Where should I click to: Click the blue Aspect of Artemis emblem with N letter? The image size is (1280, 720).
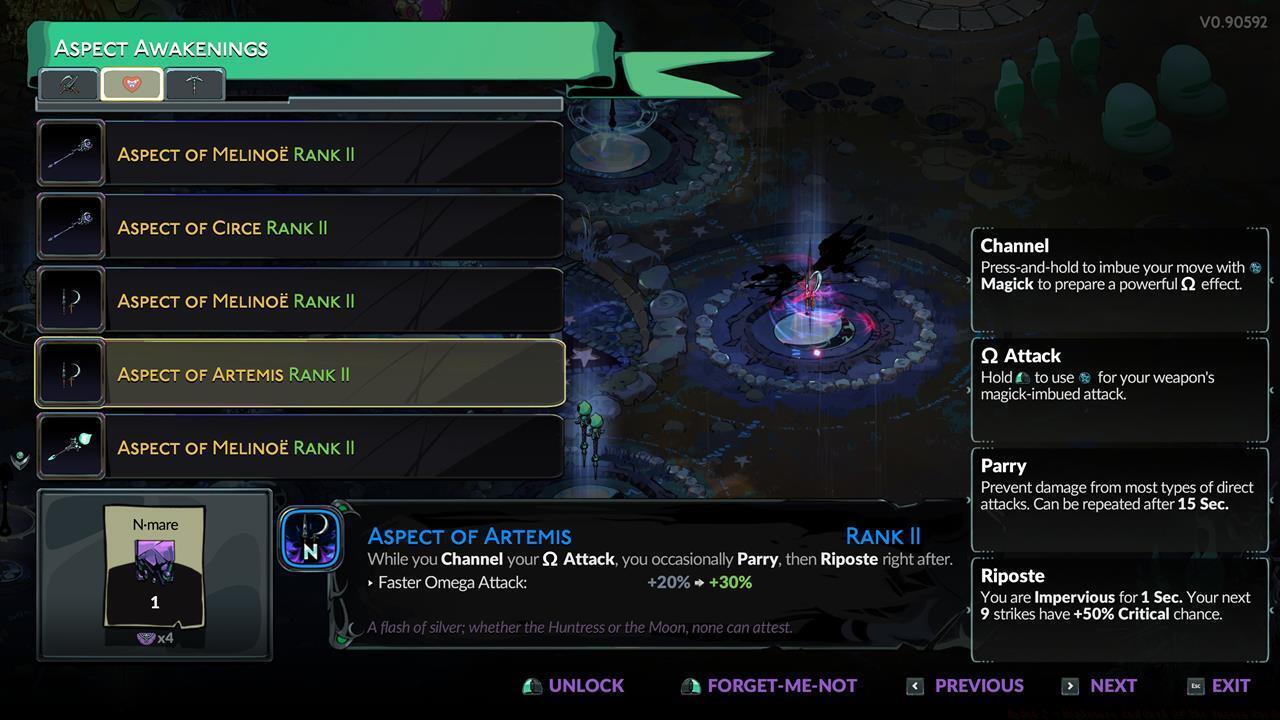(310, 537)
